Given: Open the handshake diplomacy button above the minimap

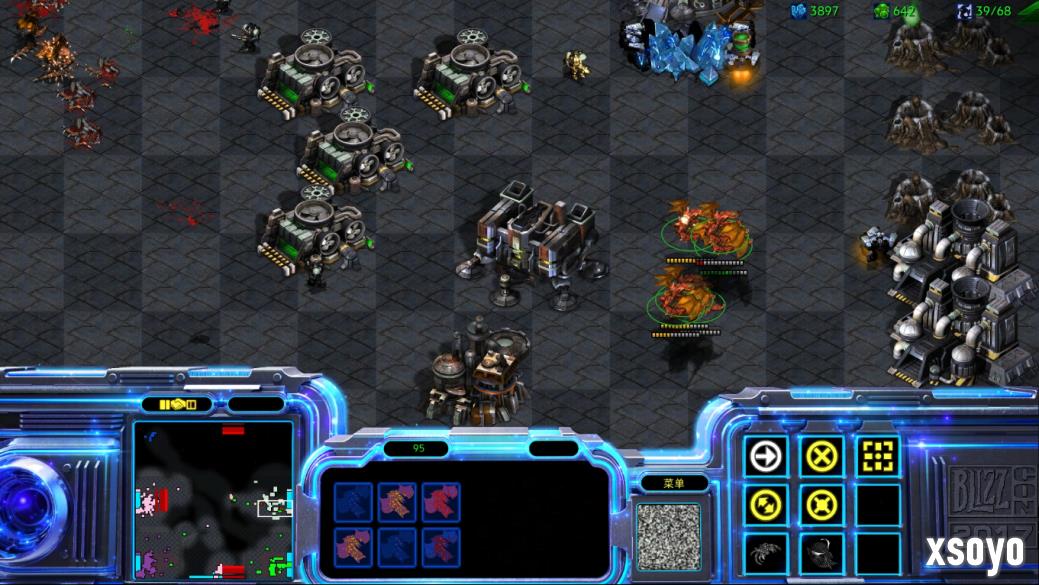Looking at the screenshot, I should click(x=176, y=404).
